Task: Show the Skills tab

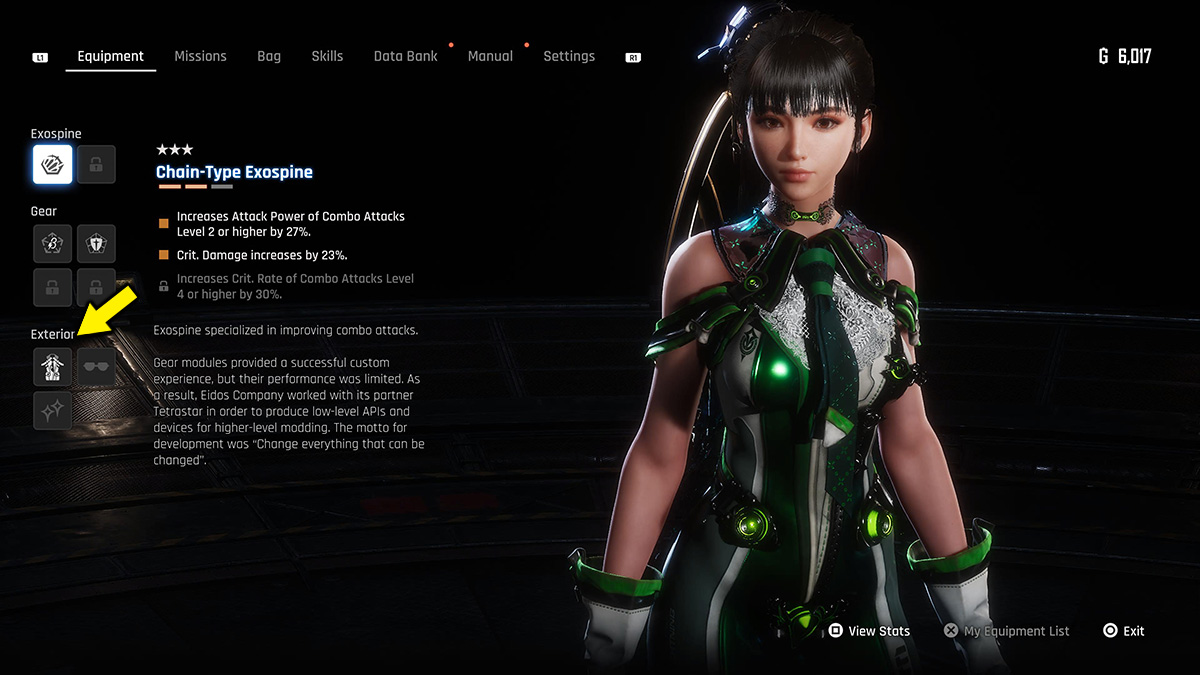Action: tap(327, 56)
